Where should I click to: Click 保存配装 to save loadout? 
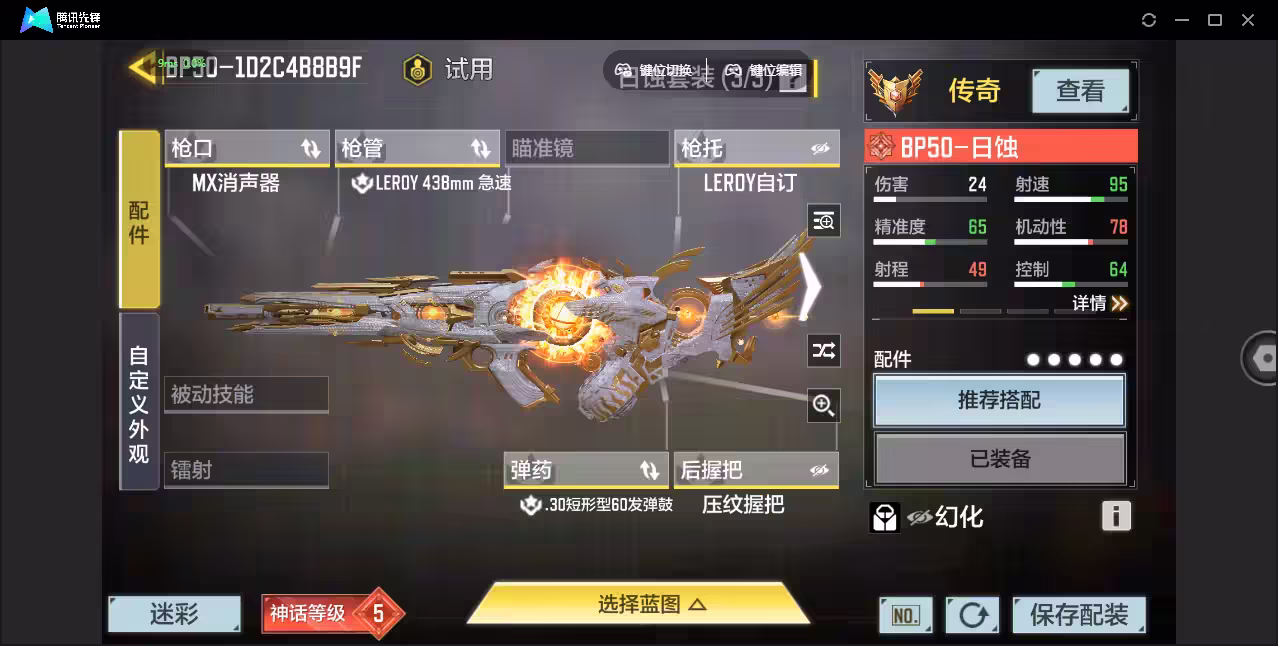point(1078,614)
